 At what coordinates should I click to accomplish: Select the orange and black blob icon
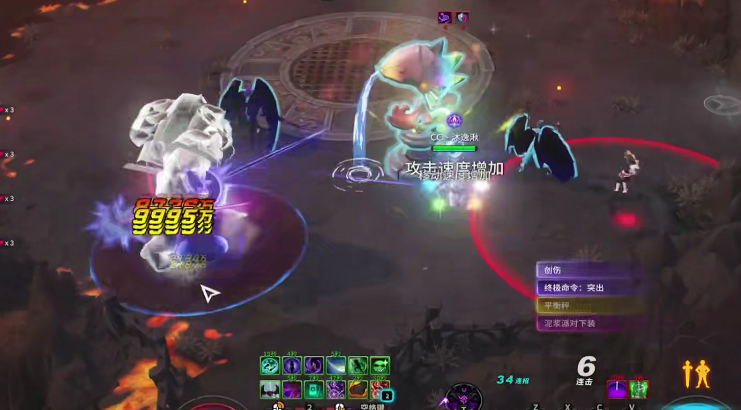click(357, 389)
